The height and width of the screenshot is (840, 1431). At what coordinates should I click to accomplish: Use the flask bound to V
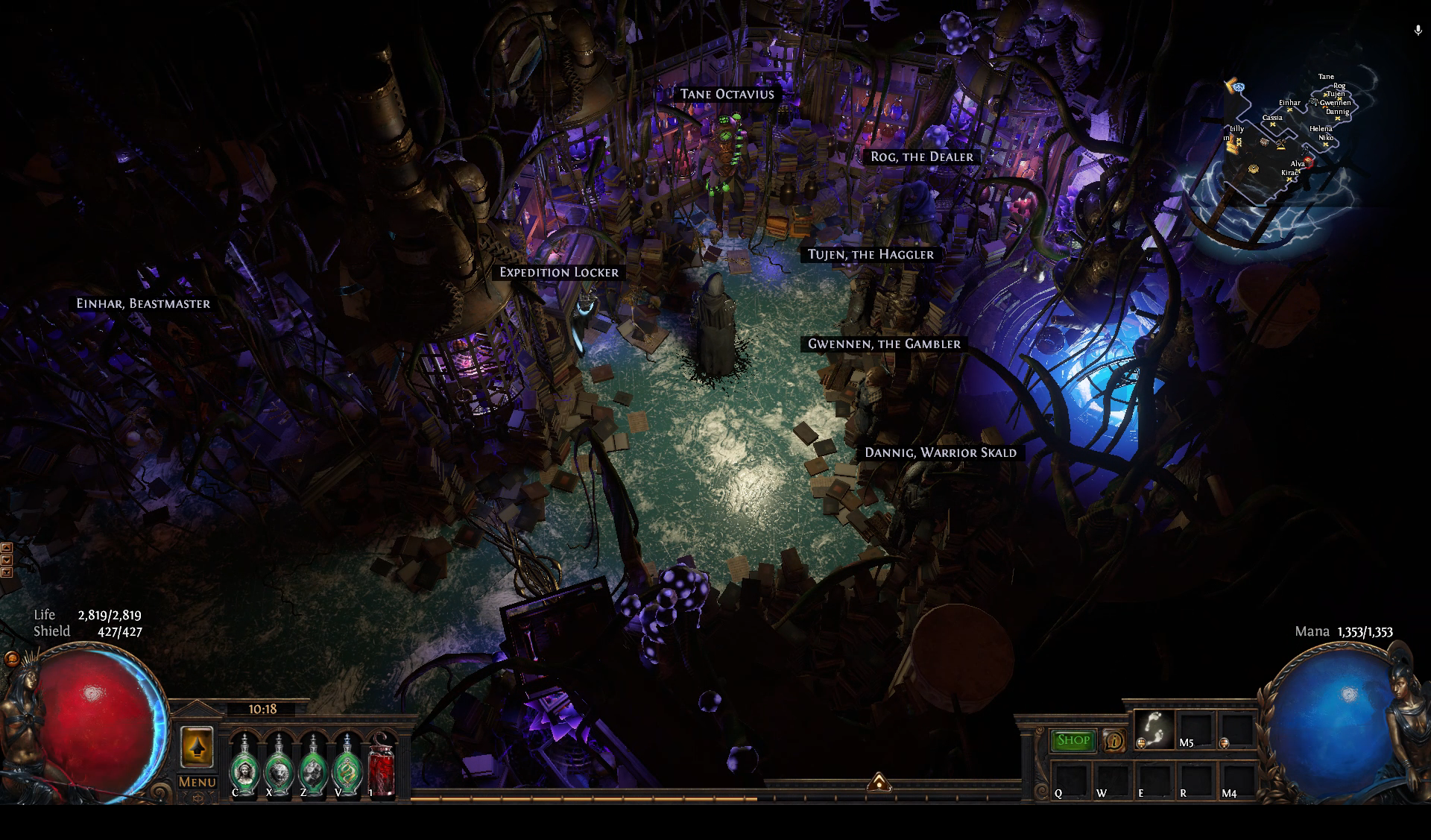(347, 765)
